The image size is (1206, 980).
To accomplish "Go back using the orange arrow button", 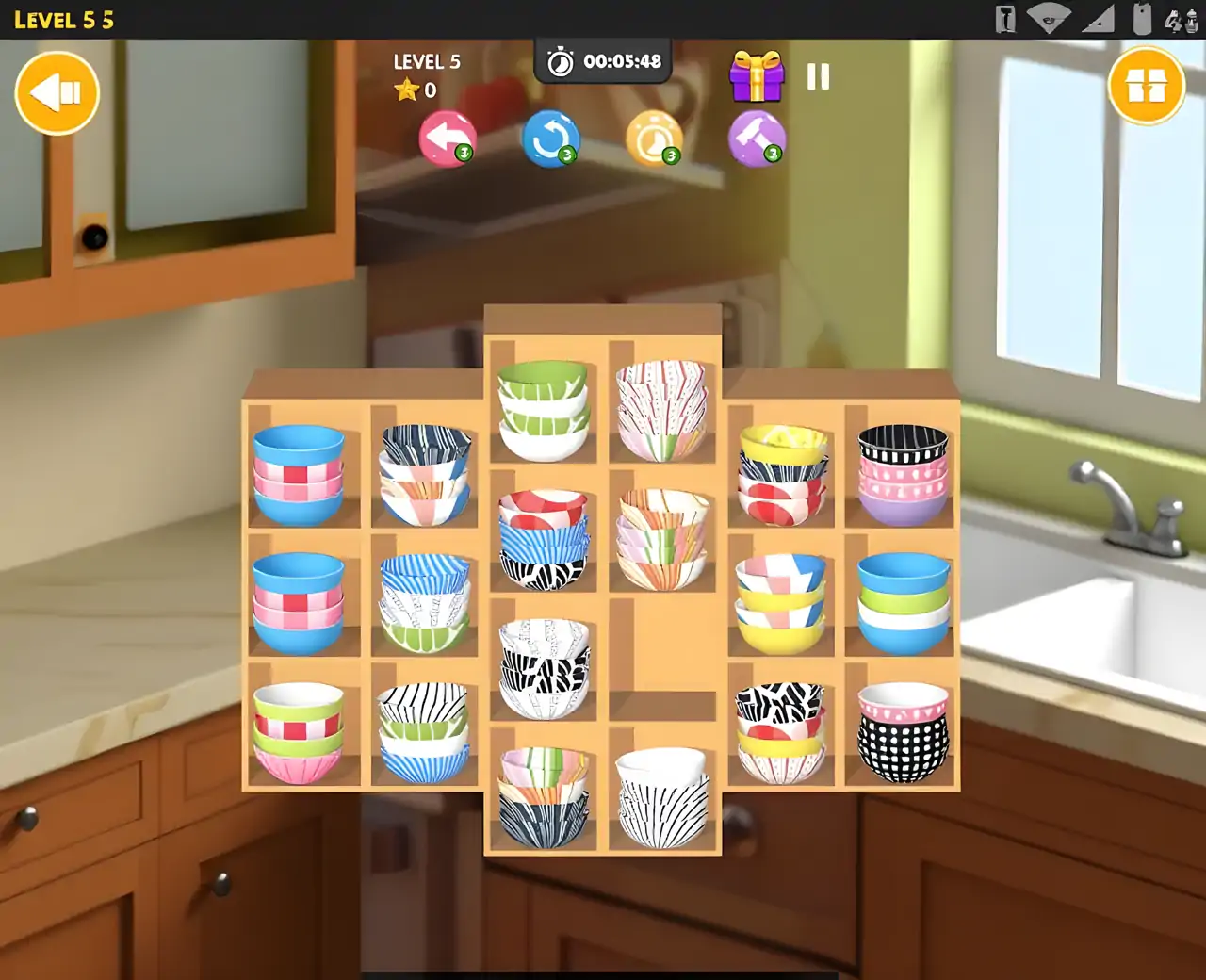I will point(57,92).
